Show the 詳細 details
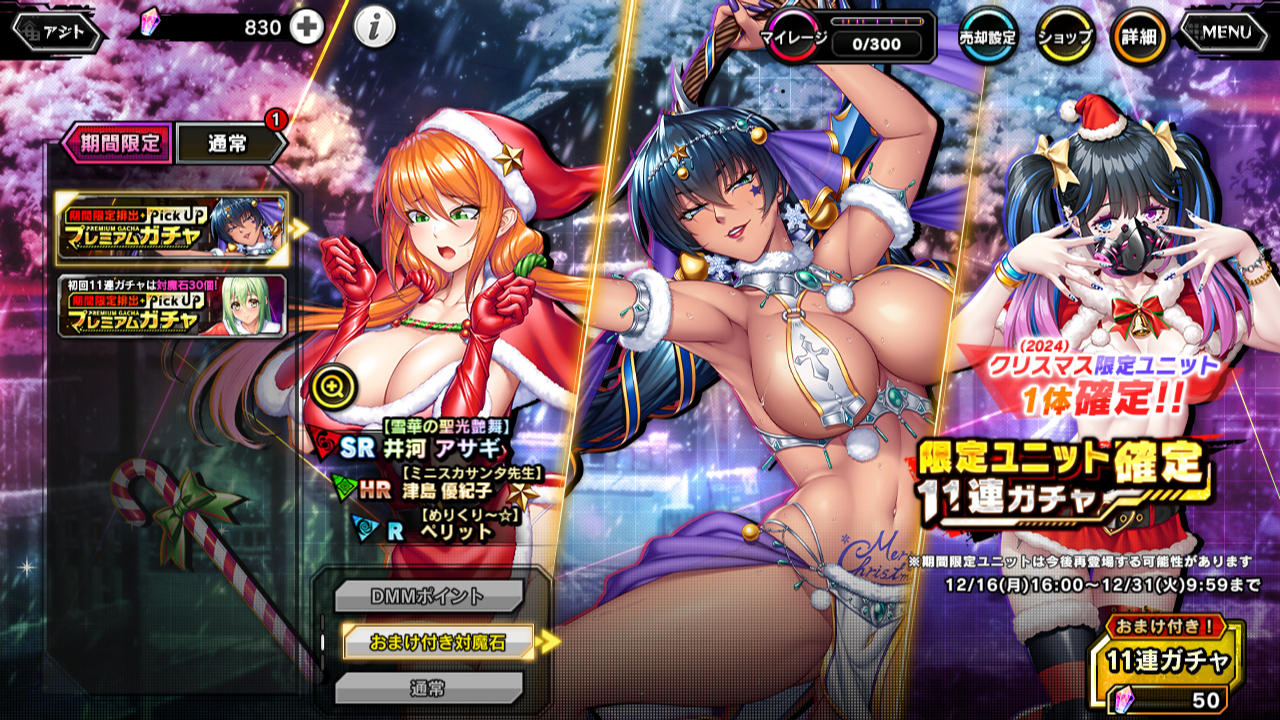This screenshot has width=1280, height=720. coord(1138,37)
